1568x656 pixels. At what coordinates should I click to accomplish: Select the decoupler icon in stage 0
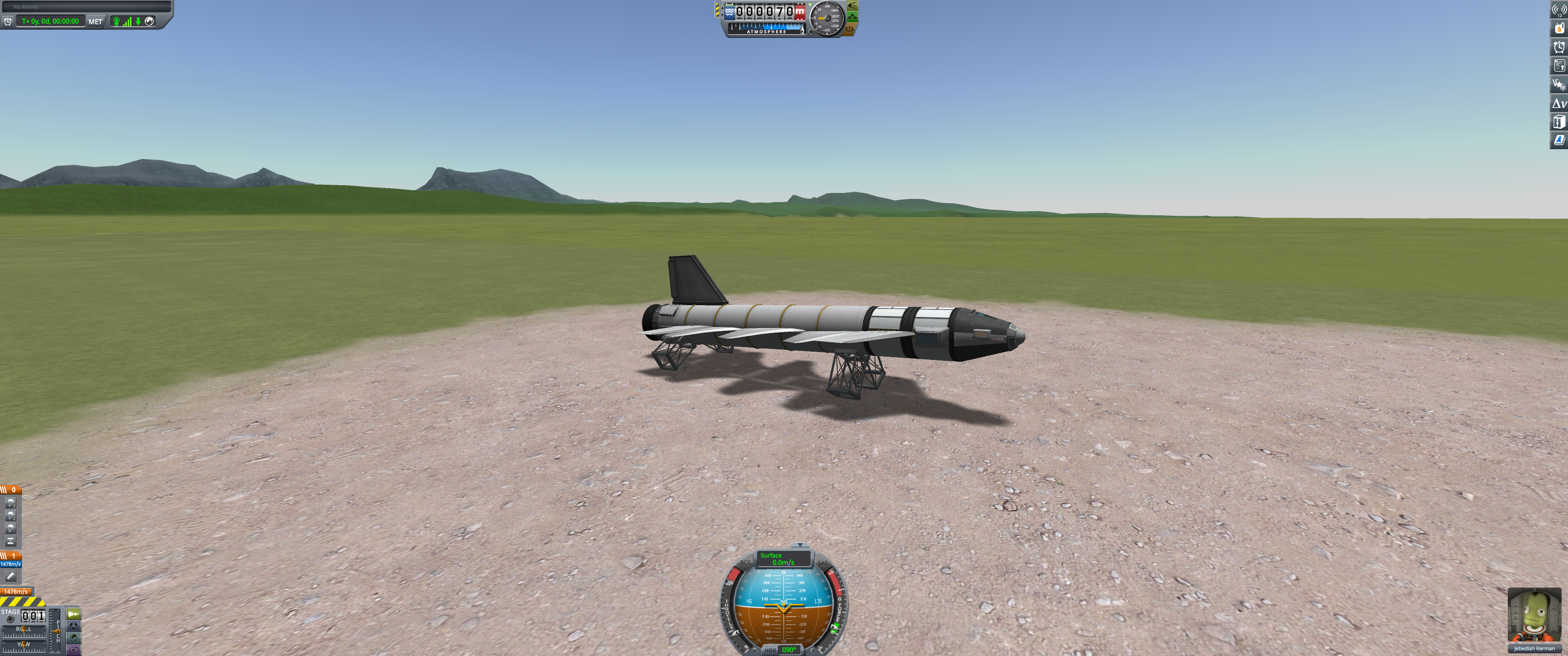tap(10, 541)
